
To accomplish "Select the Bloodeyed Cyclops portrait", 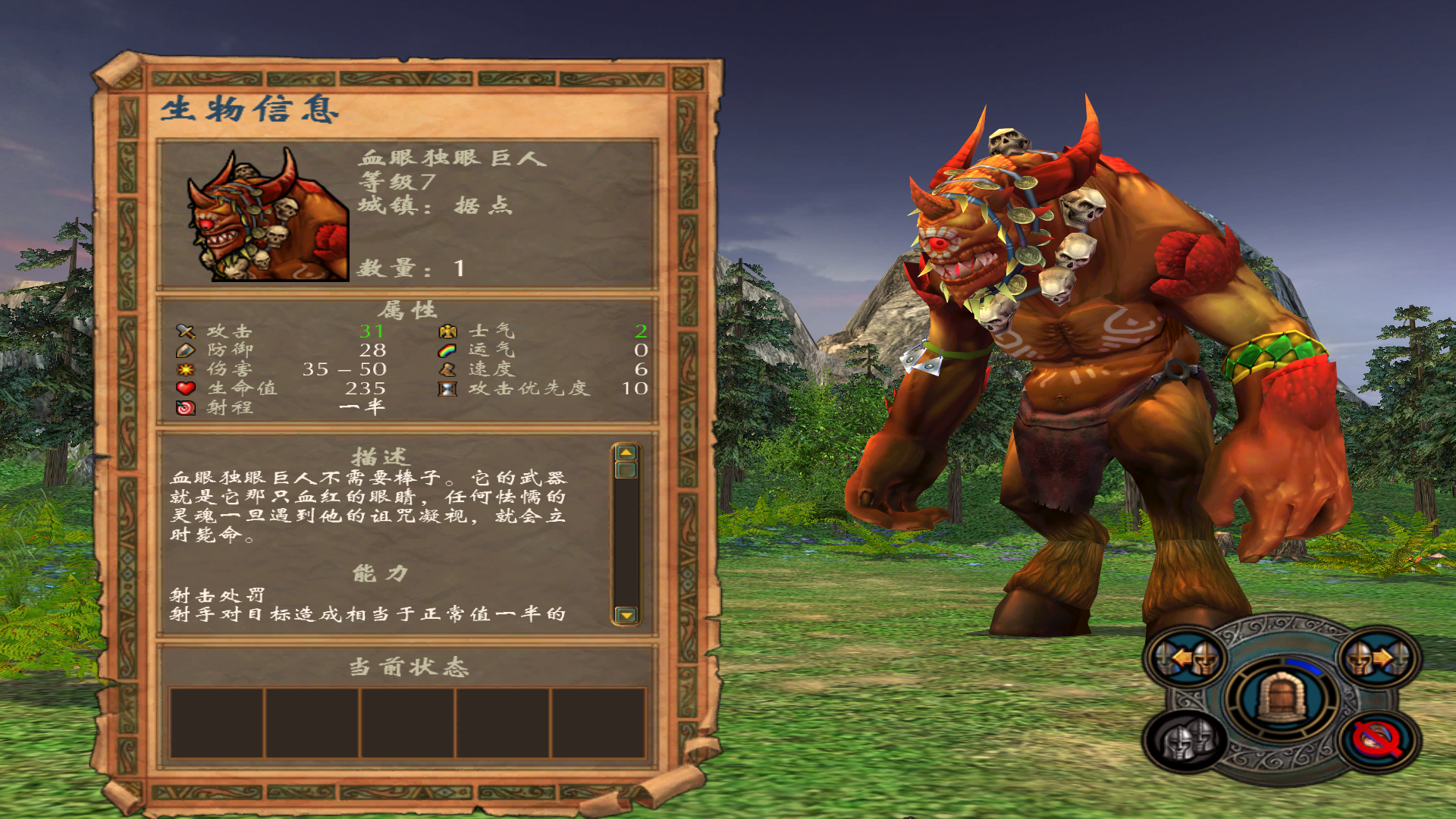I will (x=268, y=215).
